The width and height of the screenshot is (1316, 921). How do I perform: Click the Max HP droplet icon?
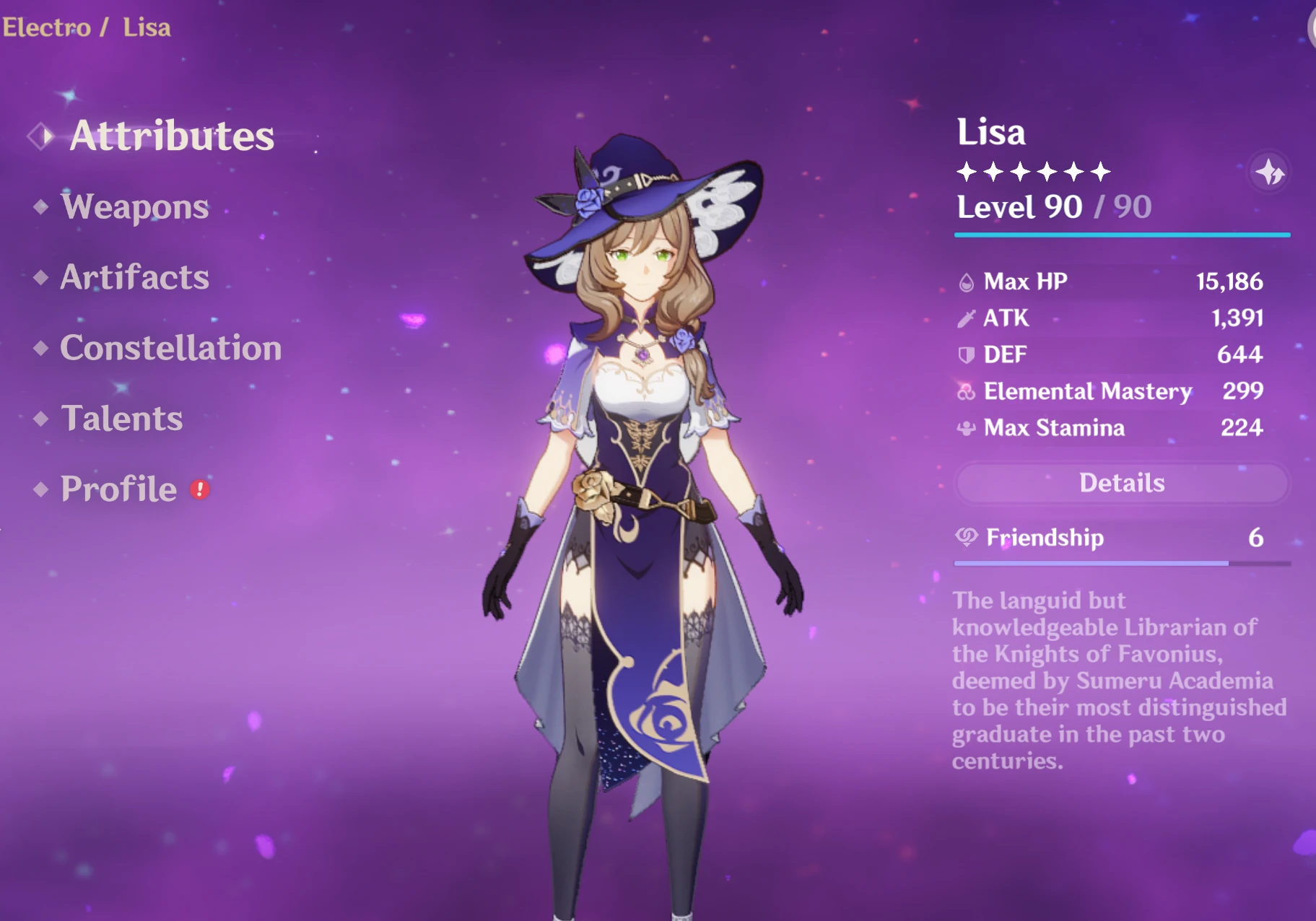(968, 281)
